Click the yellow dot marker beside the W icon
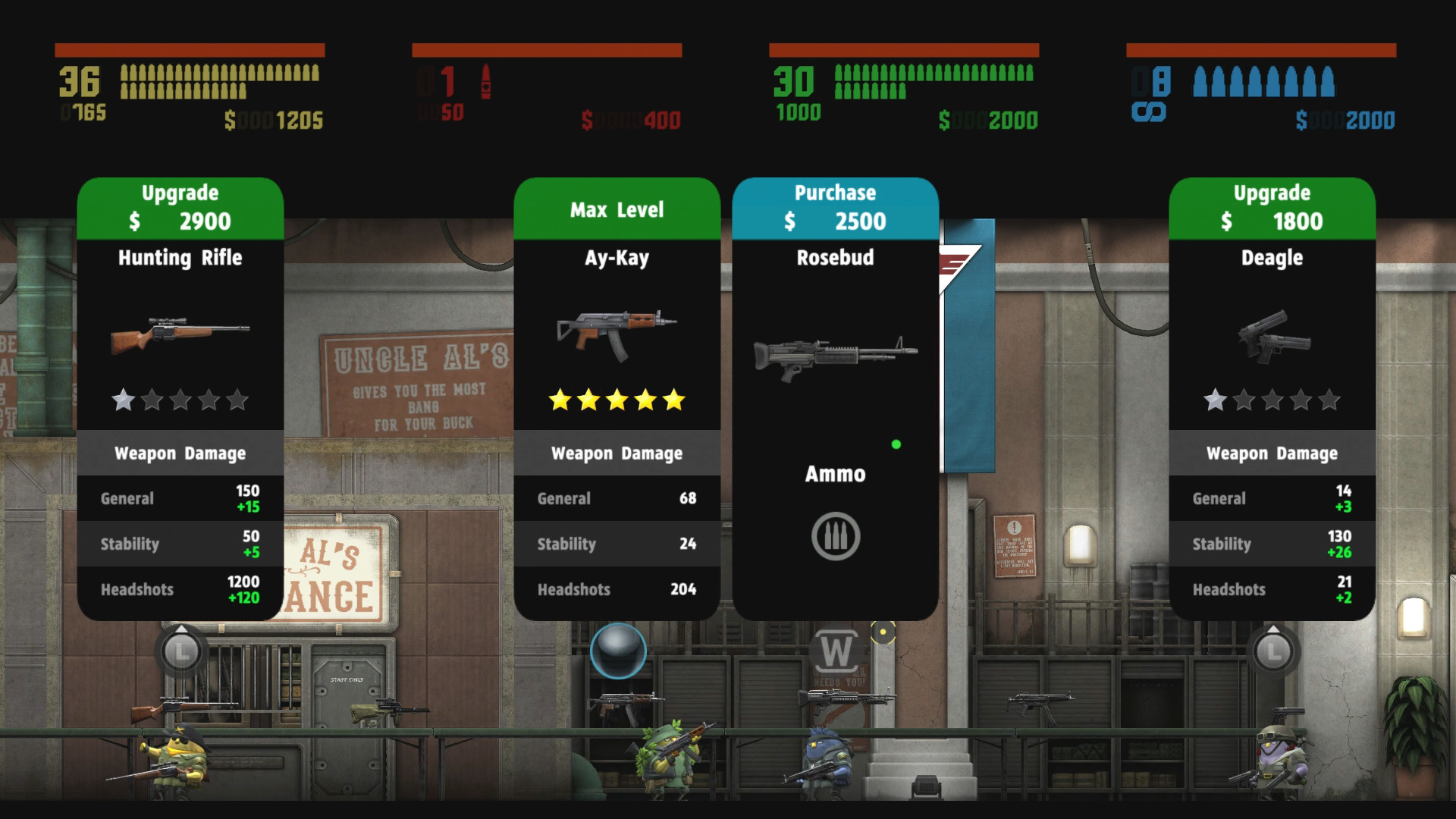 tap(882, 629)
